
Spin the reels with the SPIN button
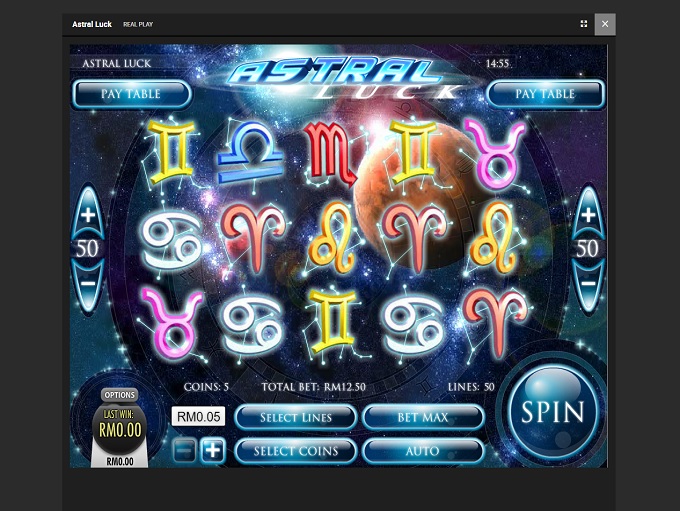coord(553,413)
